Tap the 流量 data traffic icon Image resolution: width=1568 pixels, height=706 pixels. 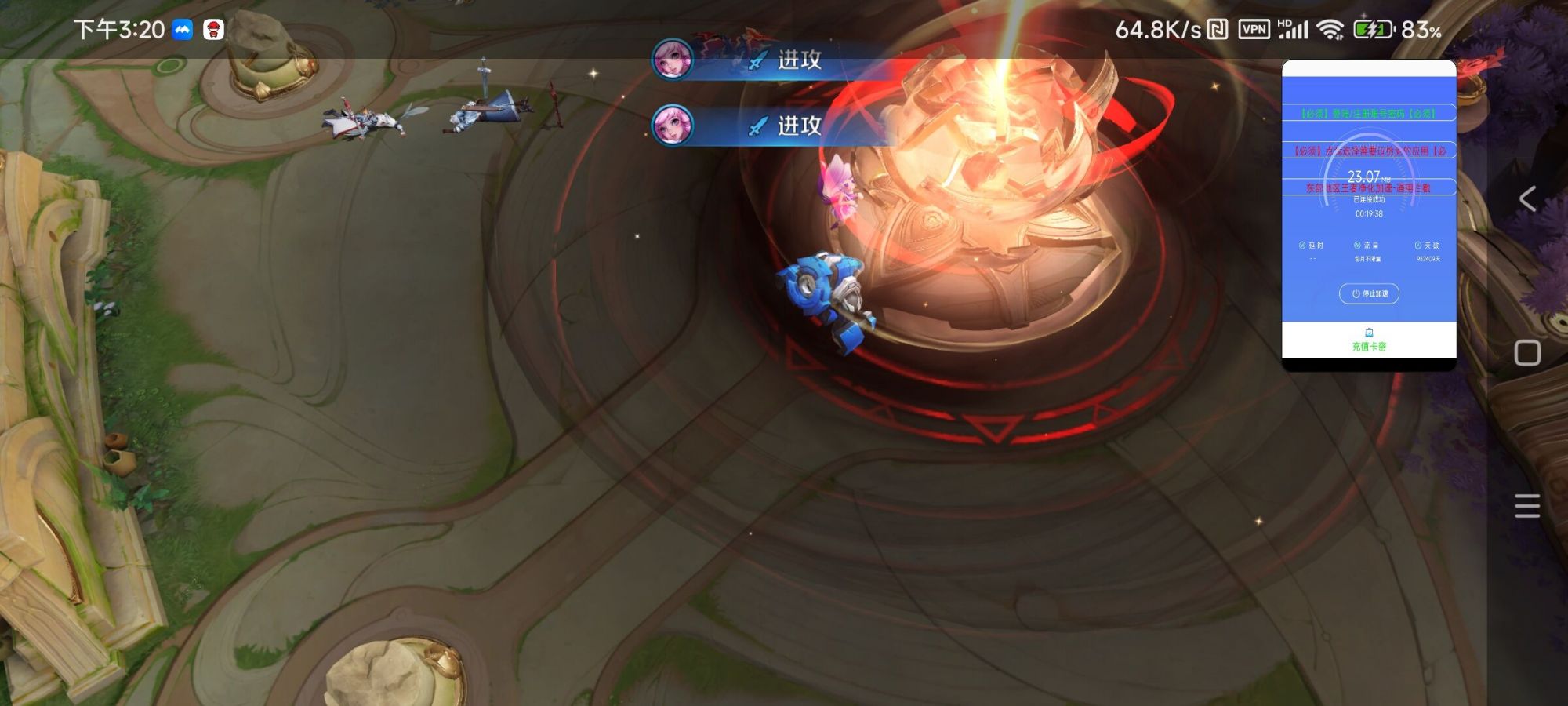1356,244
